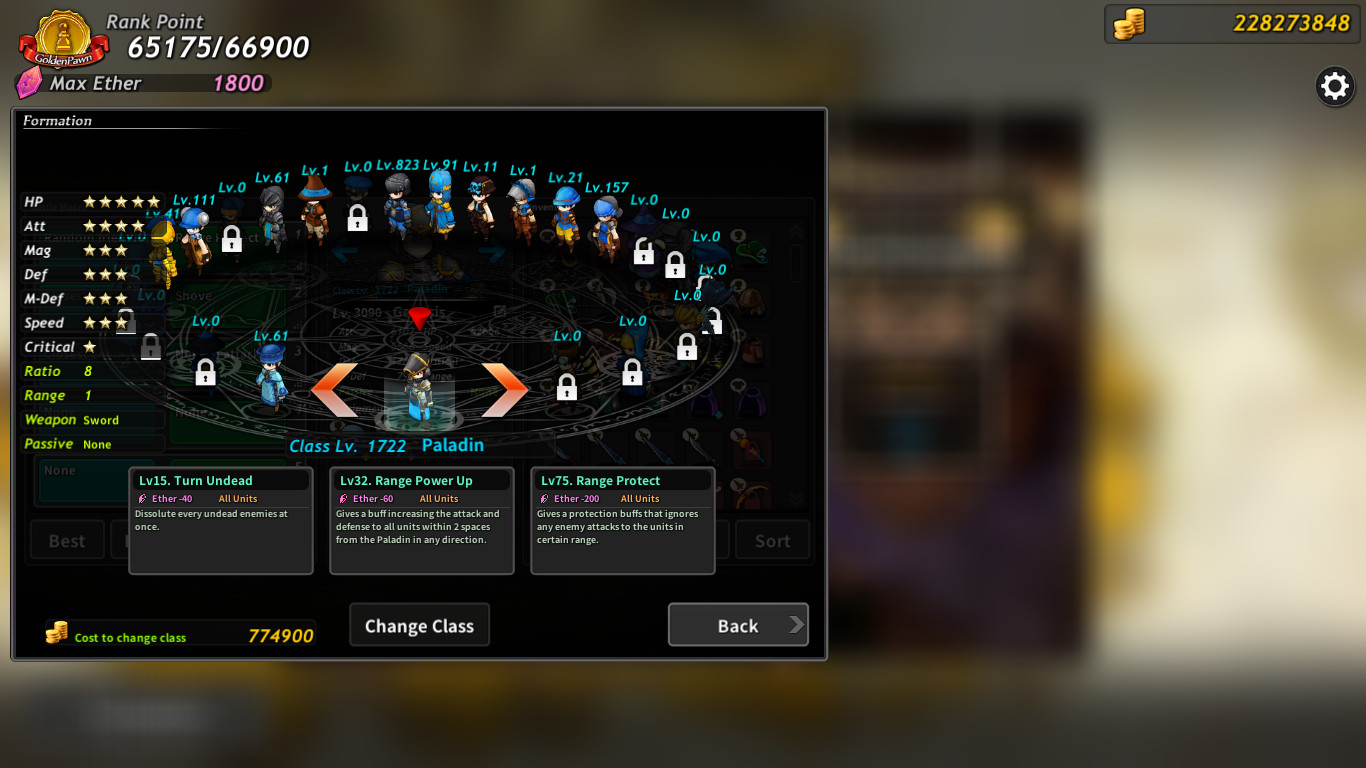
Task: Advance to the next class with the right arrow
Action: (504, 387)
